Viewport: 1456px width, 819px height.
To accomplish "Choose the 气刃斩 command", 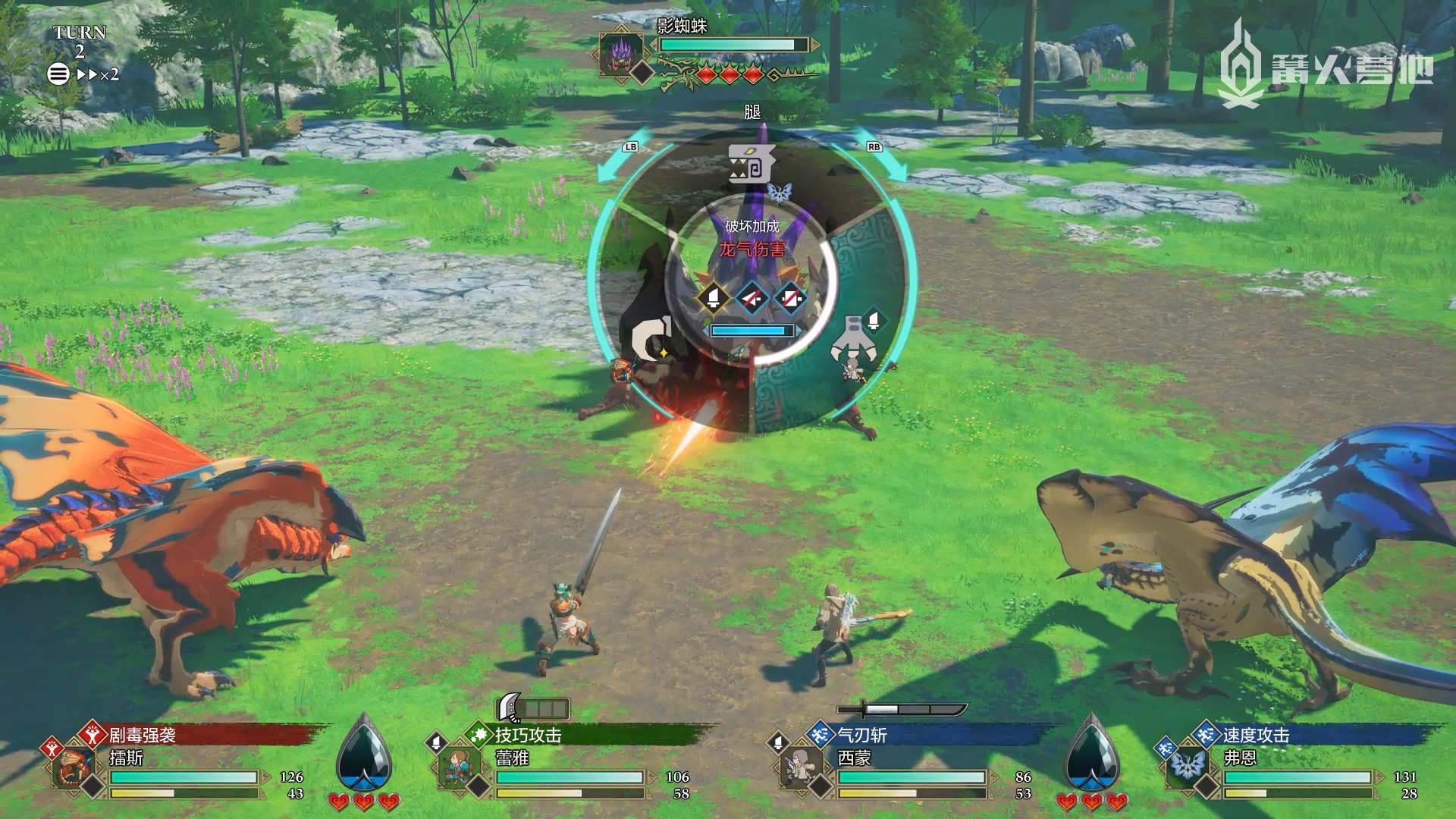I will 862,735.
